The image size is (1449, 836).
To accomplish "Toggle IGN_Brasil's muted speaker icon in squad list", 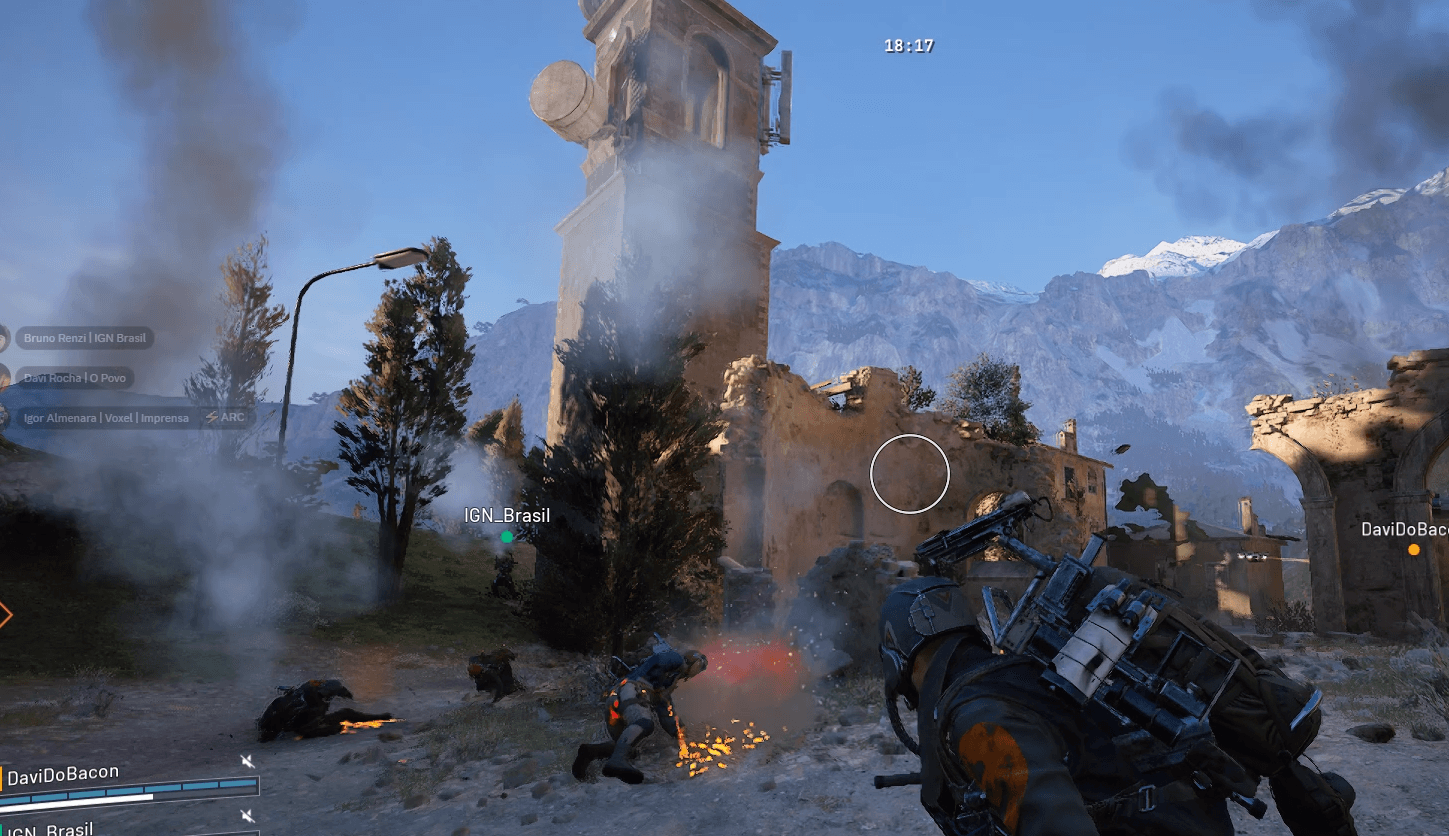I will [x=247, y=816].
